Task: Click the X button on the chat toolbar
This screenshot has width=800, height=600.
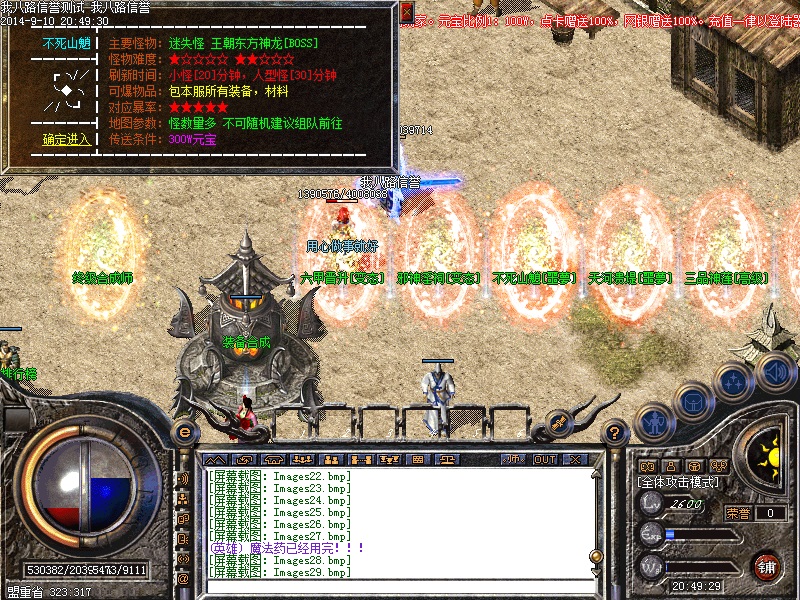Action: point(574,459)
